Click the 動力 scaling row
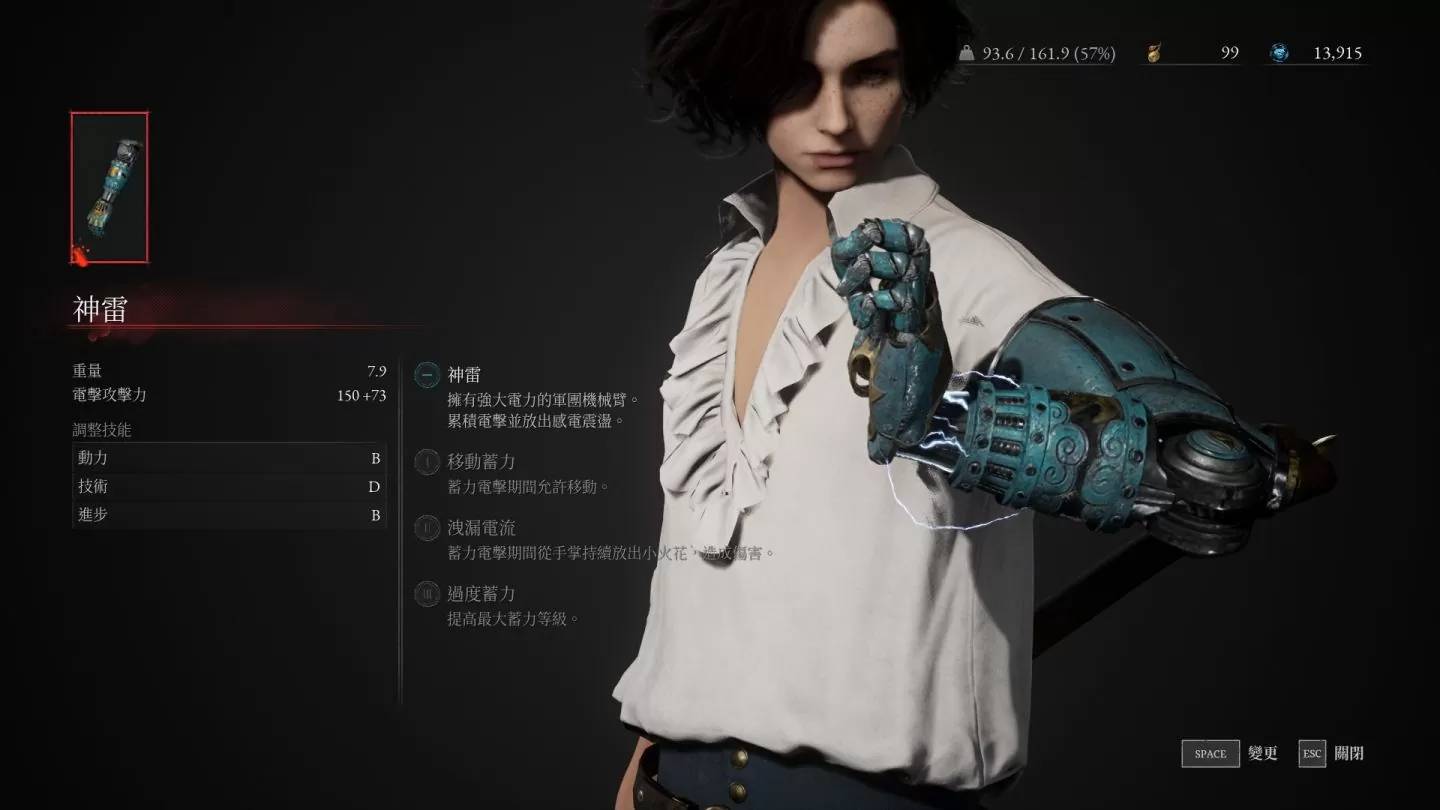Viewport: 1440px width, 810px height. 229,458
